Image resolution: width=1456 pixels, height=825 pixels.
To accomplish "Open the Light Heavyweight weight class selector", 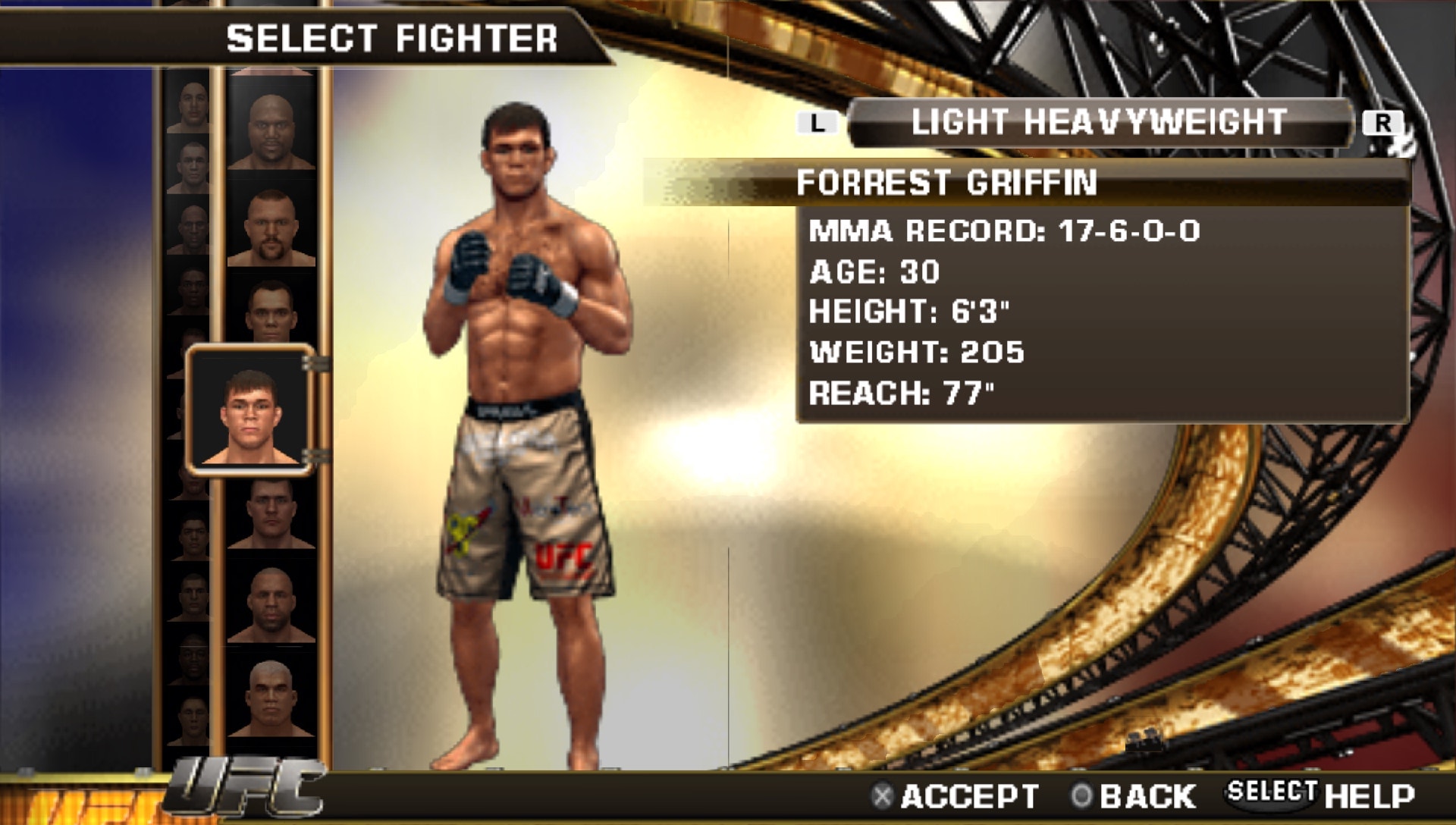I will click(1100, 119).
